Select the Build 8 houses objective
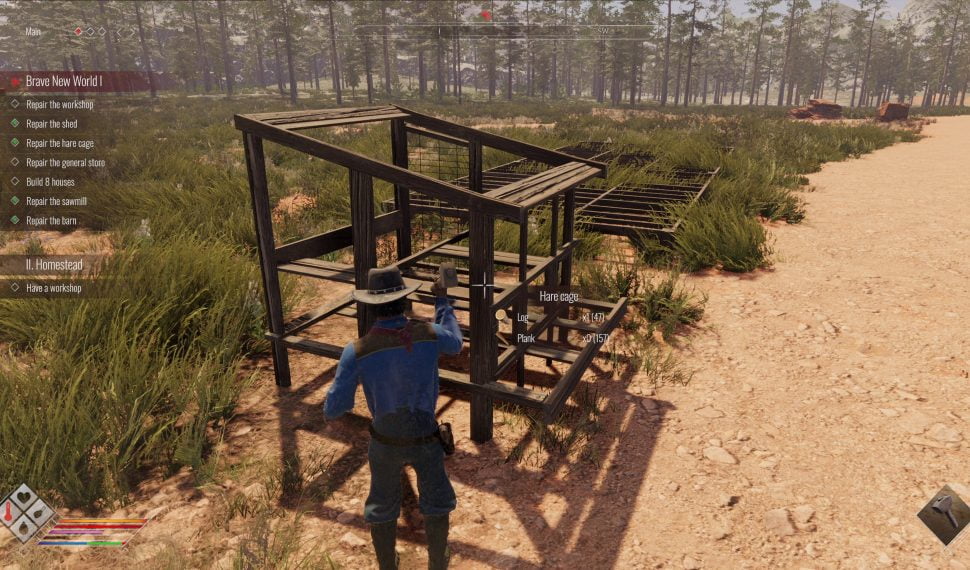This screenshot has height=570, width=970. [x=50, y=182]
